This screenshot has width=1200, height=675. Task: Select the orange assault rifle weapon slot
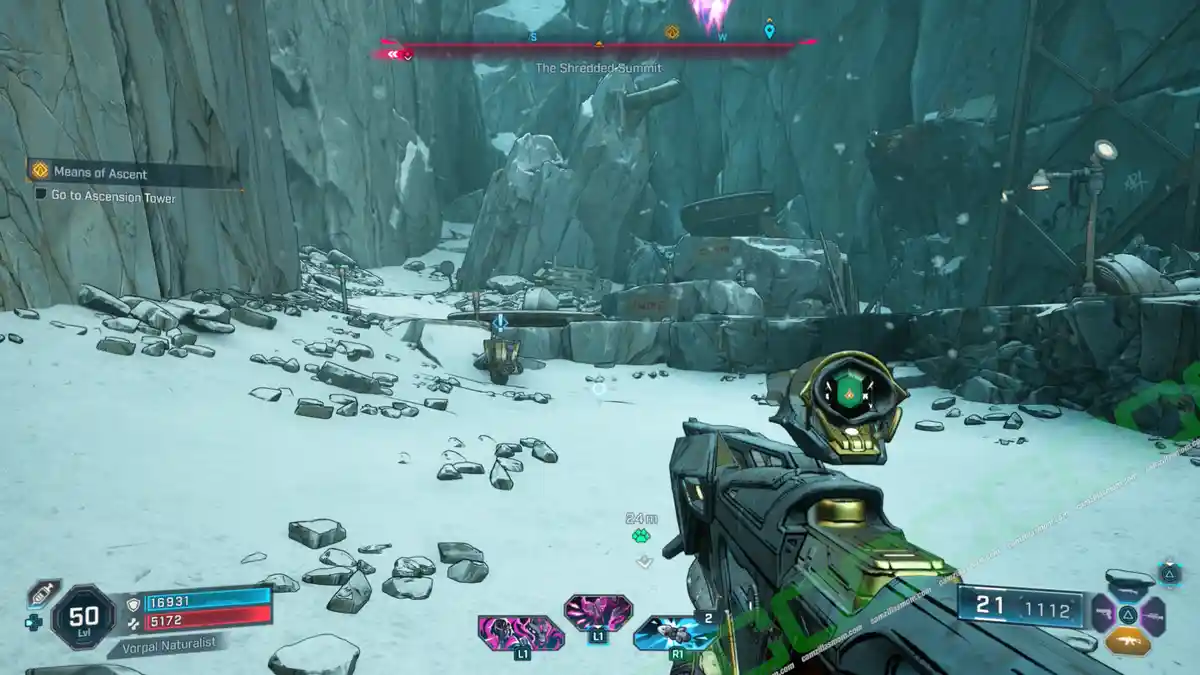1127,641
